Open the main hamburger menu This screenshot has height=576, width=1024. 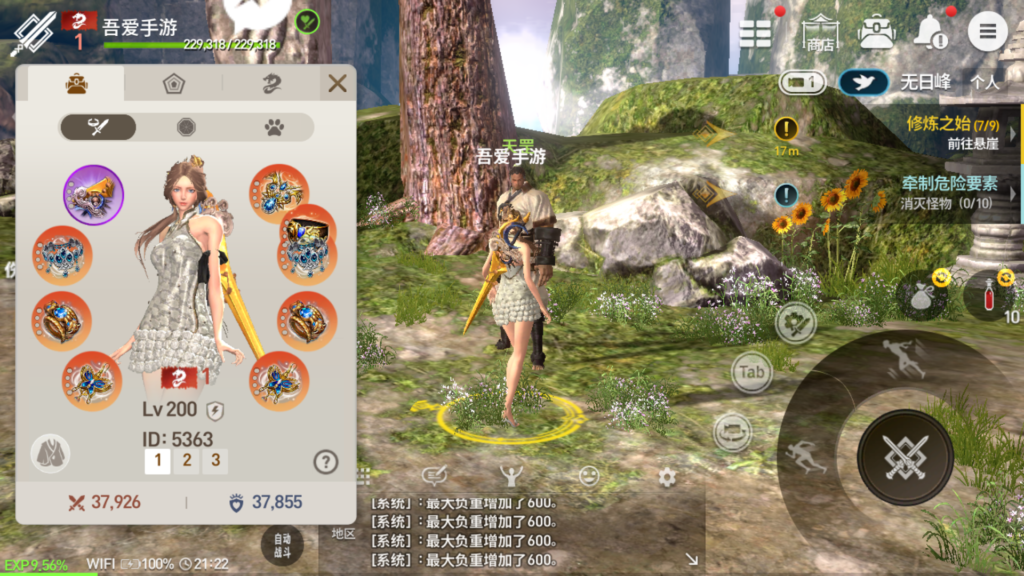pos(987,32)
